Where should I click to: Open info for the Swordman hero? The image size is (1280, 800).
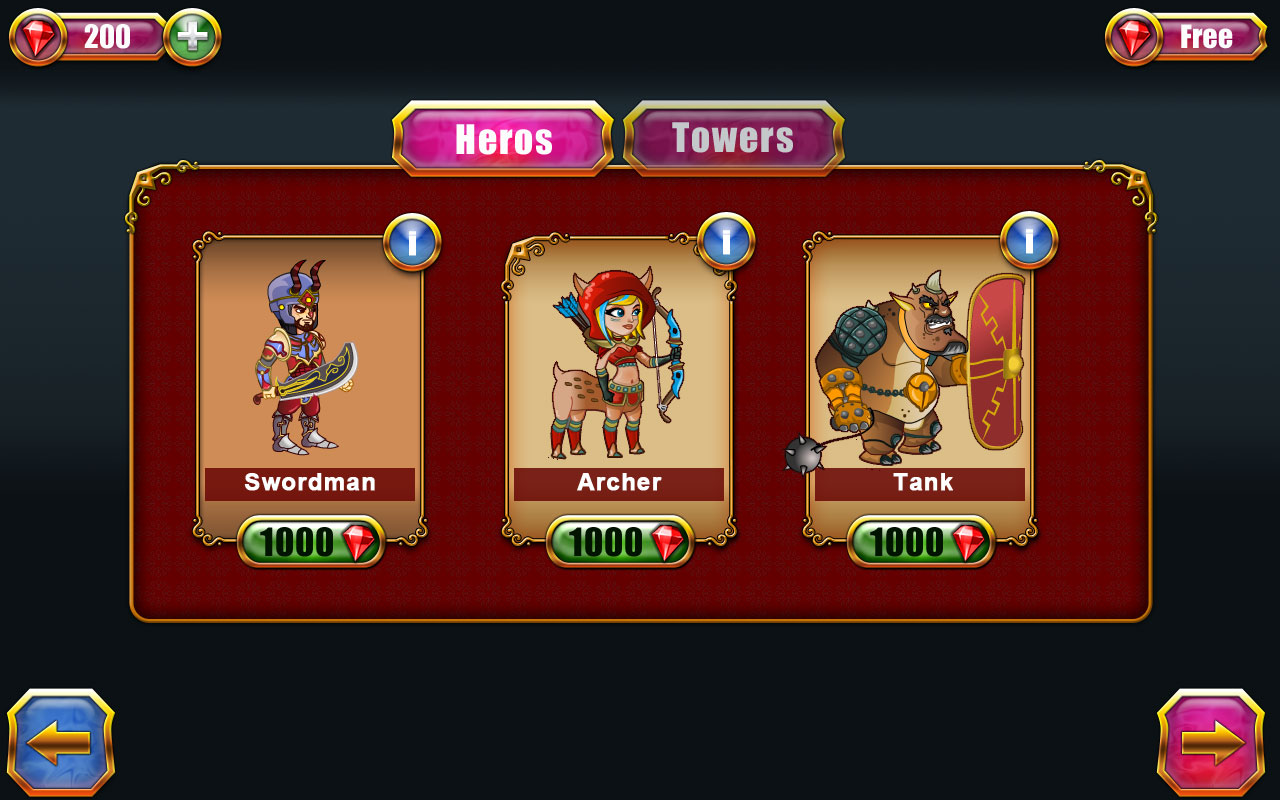point(413,243)
